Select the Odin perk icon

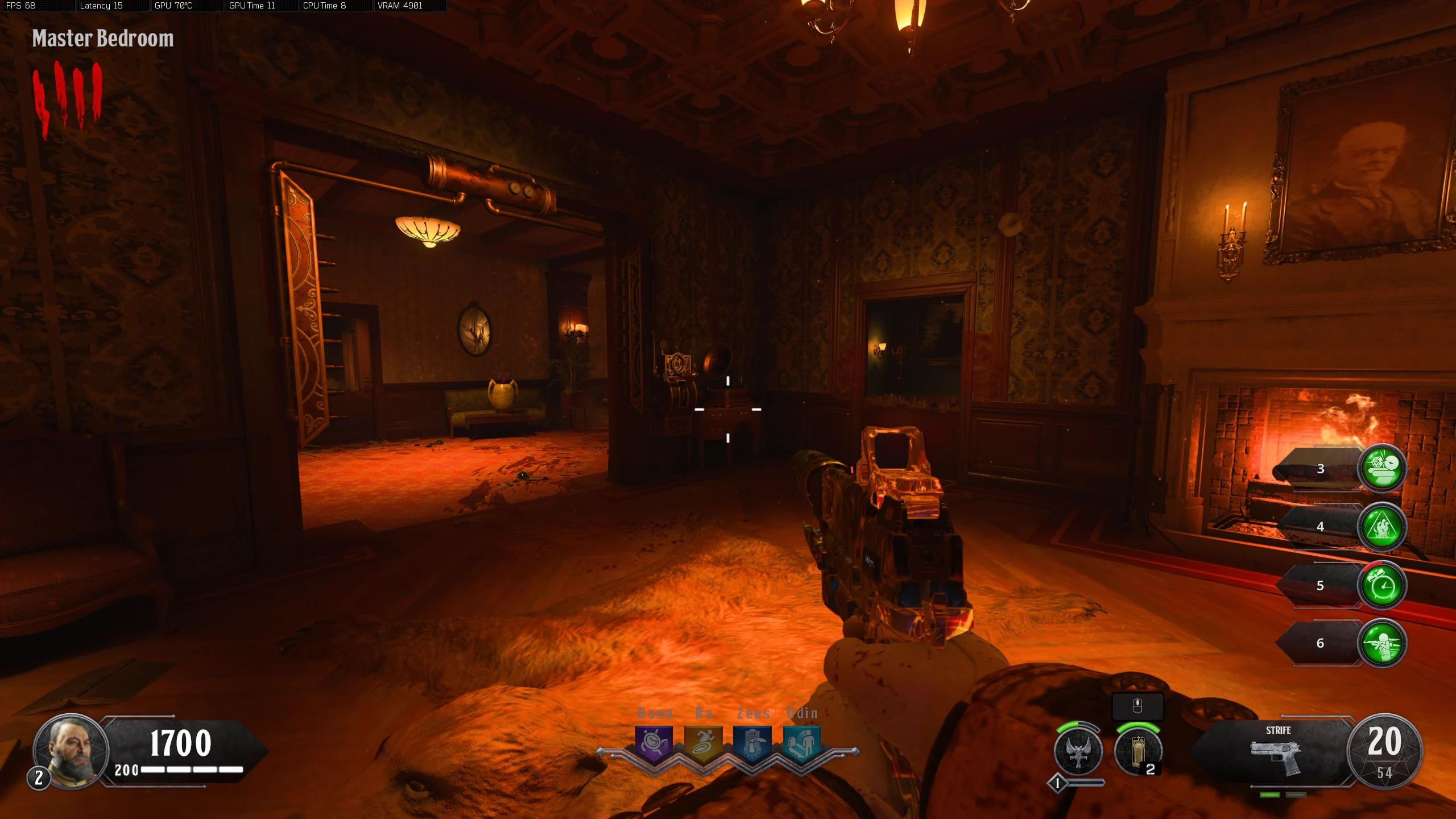pos(801,743)
